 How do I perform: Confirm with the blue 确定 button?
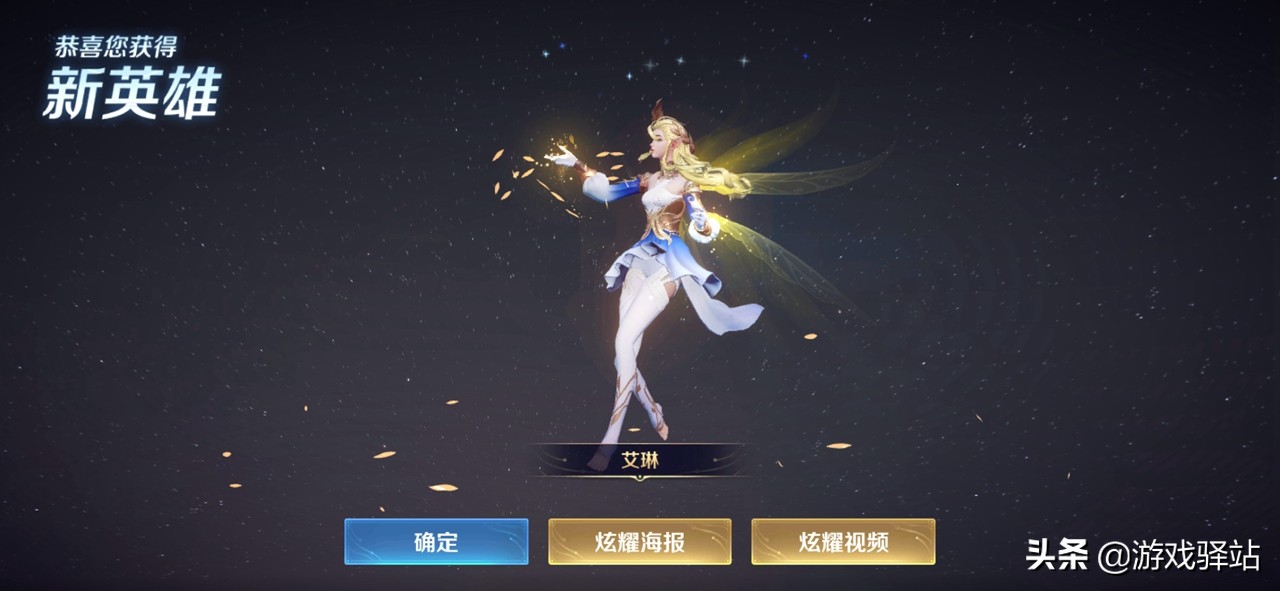436,541
